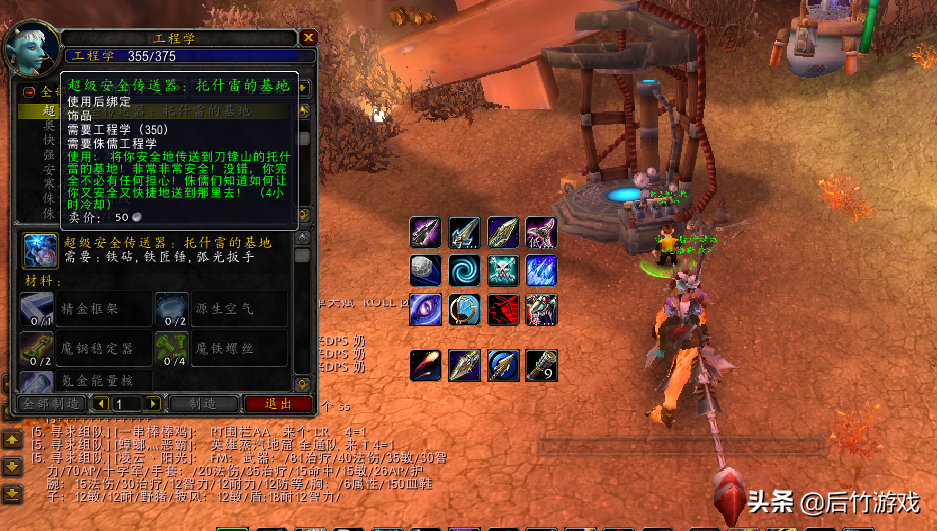
Task: Select the 魔铁螺丝 material slot
Action: click(x=171, y=349)
